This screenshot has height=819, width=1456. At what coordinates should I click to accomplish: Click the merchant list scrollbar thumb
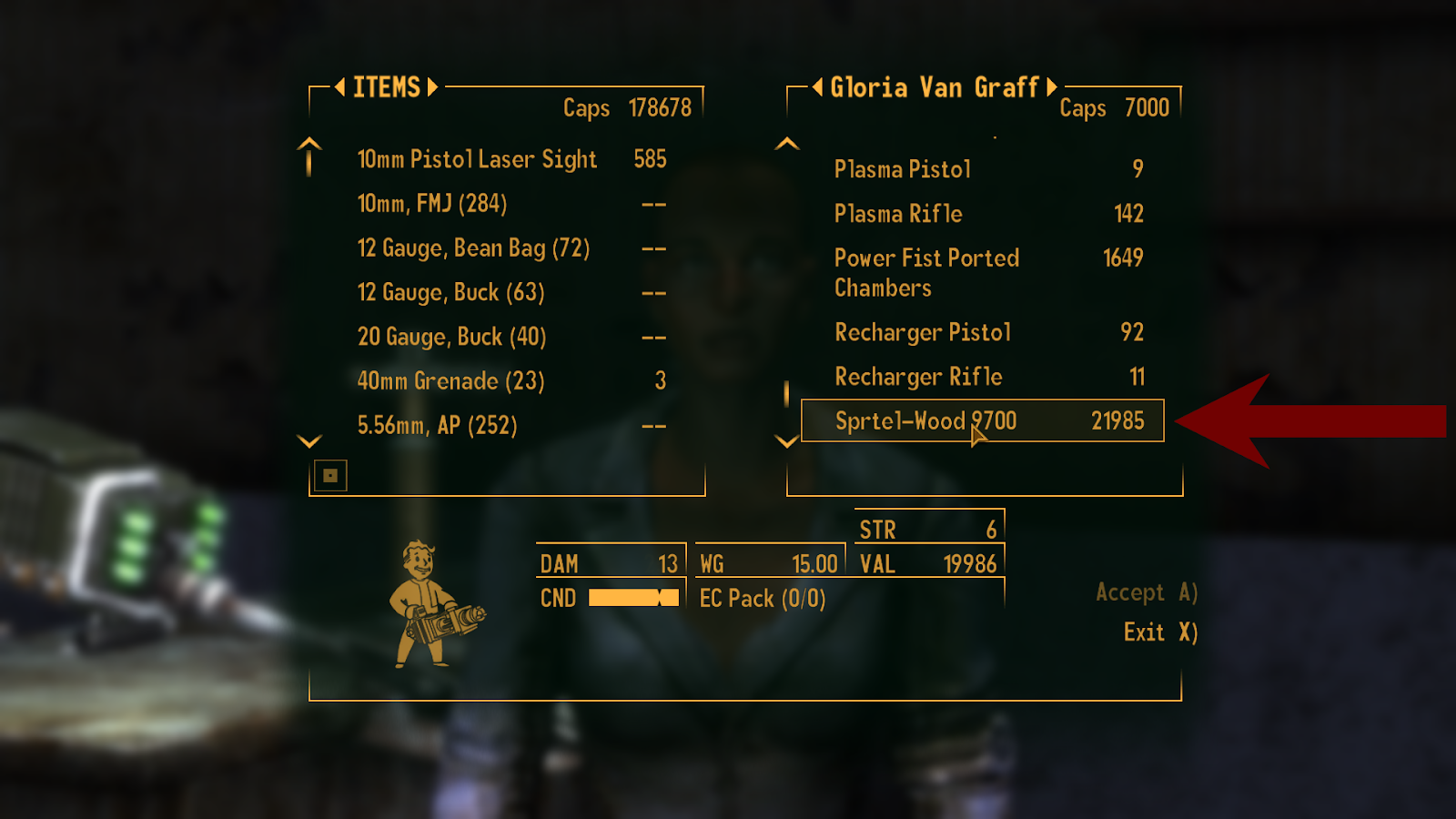(784, 393)
